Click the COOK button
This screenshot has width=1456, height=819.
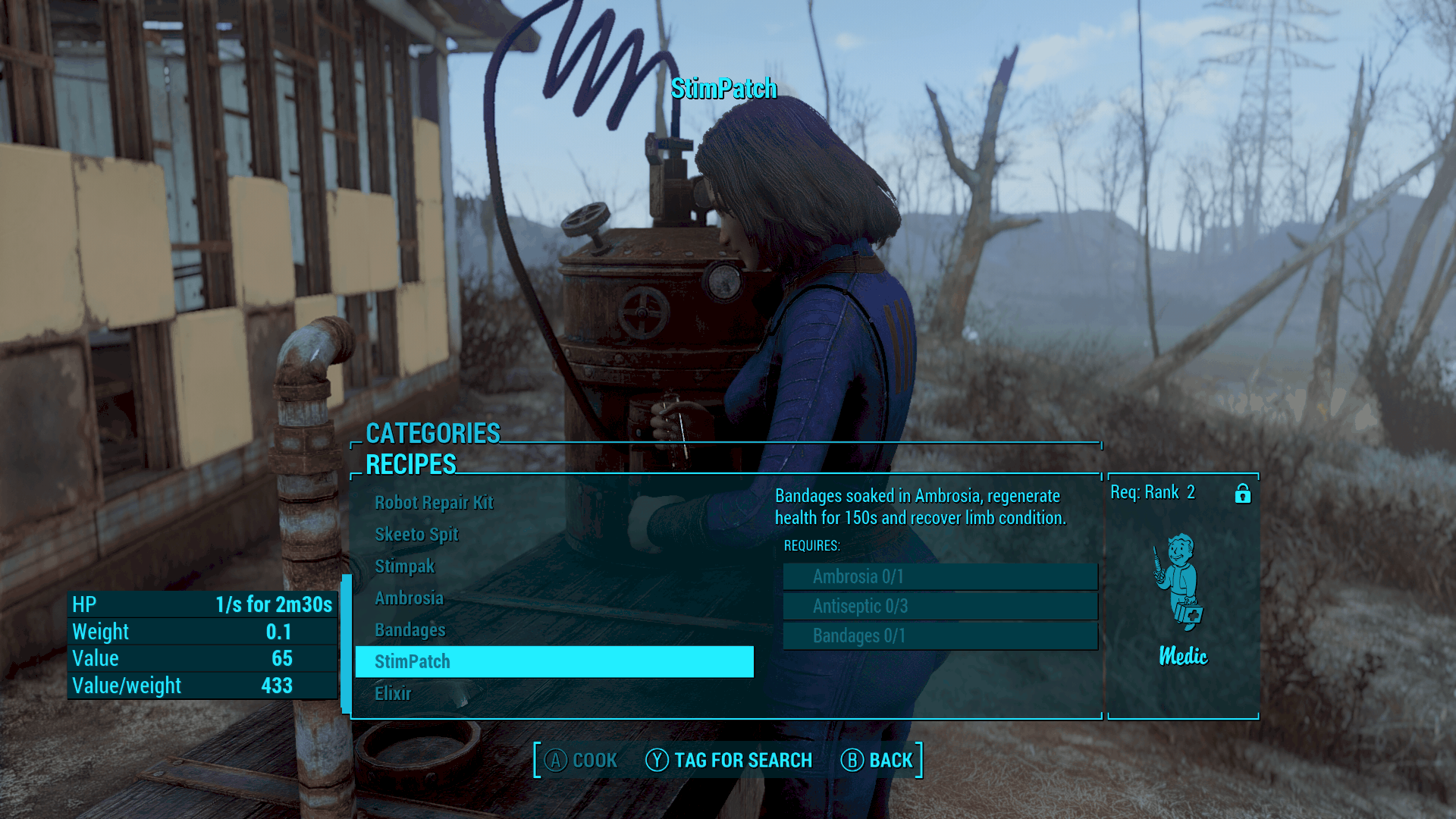[582, 760]
